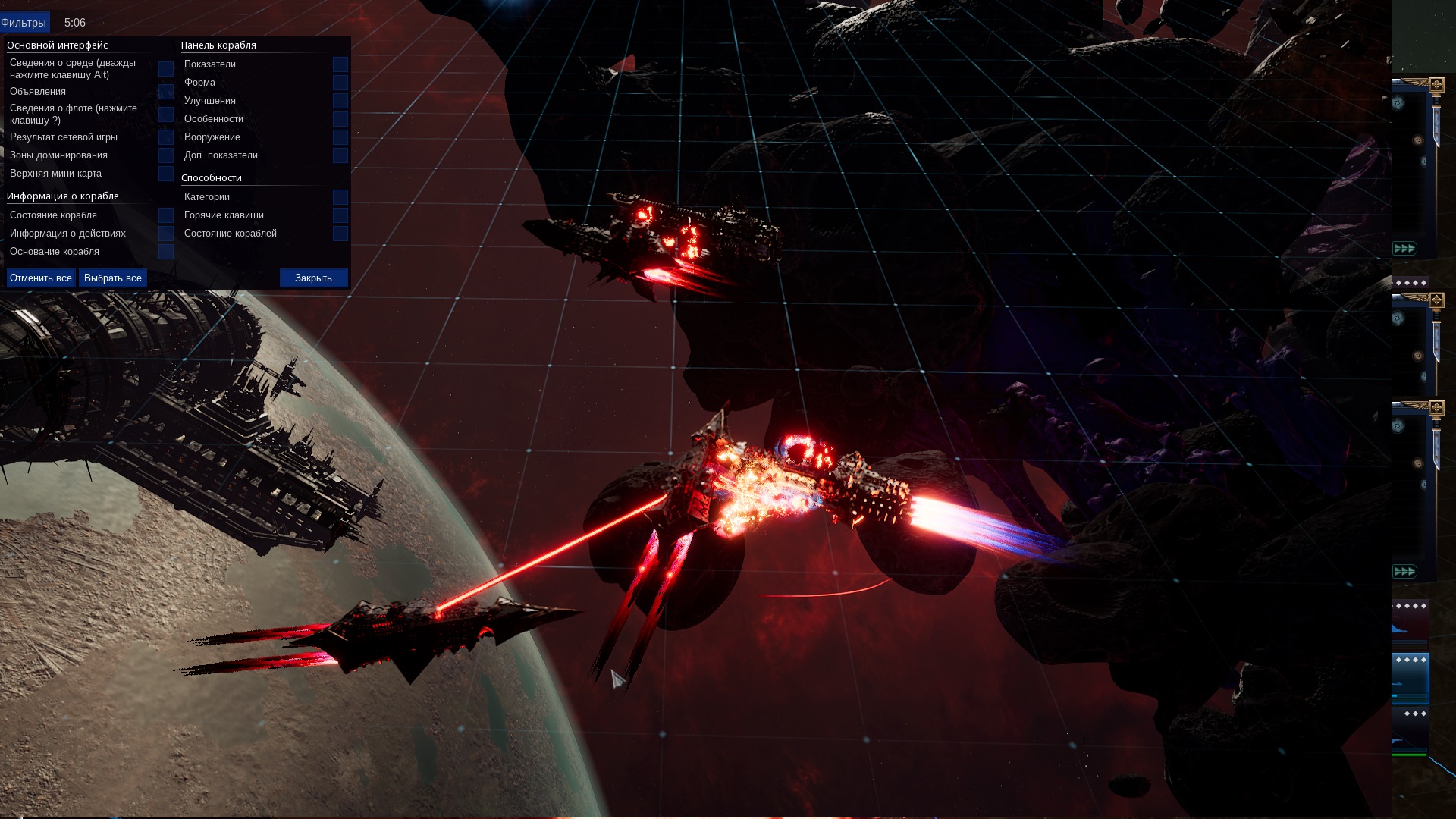This screenshot has height=819, width=1456.
Task: Toggle the Основание корабля checkbox
Action: [166, 252]
